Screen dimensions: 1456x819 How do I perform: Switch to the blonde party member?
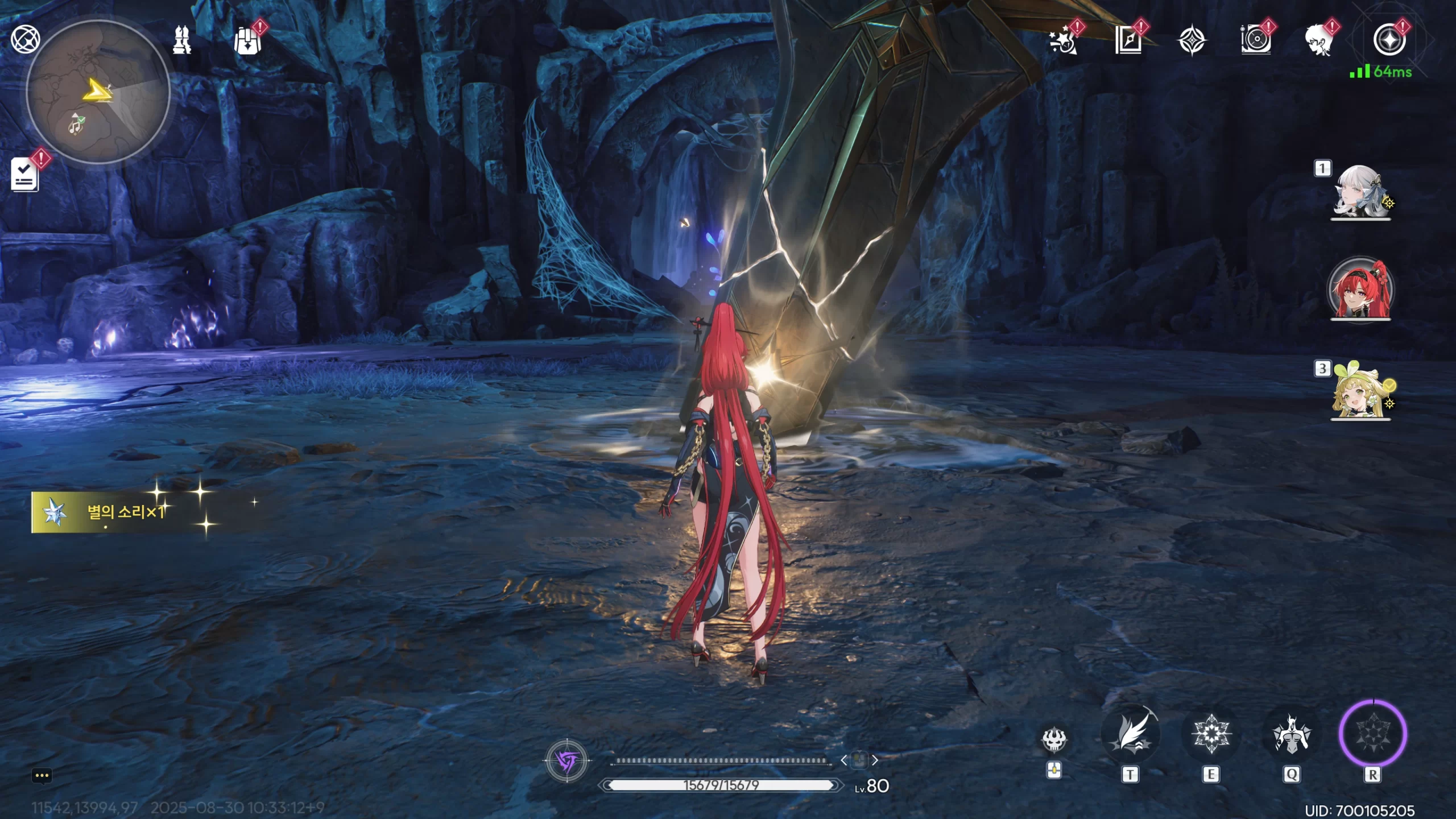coord(1360,391)
